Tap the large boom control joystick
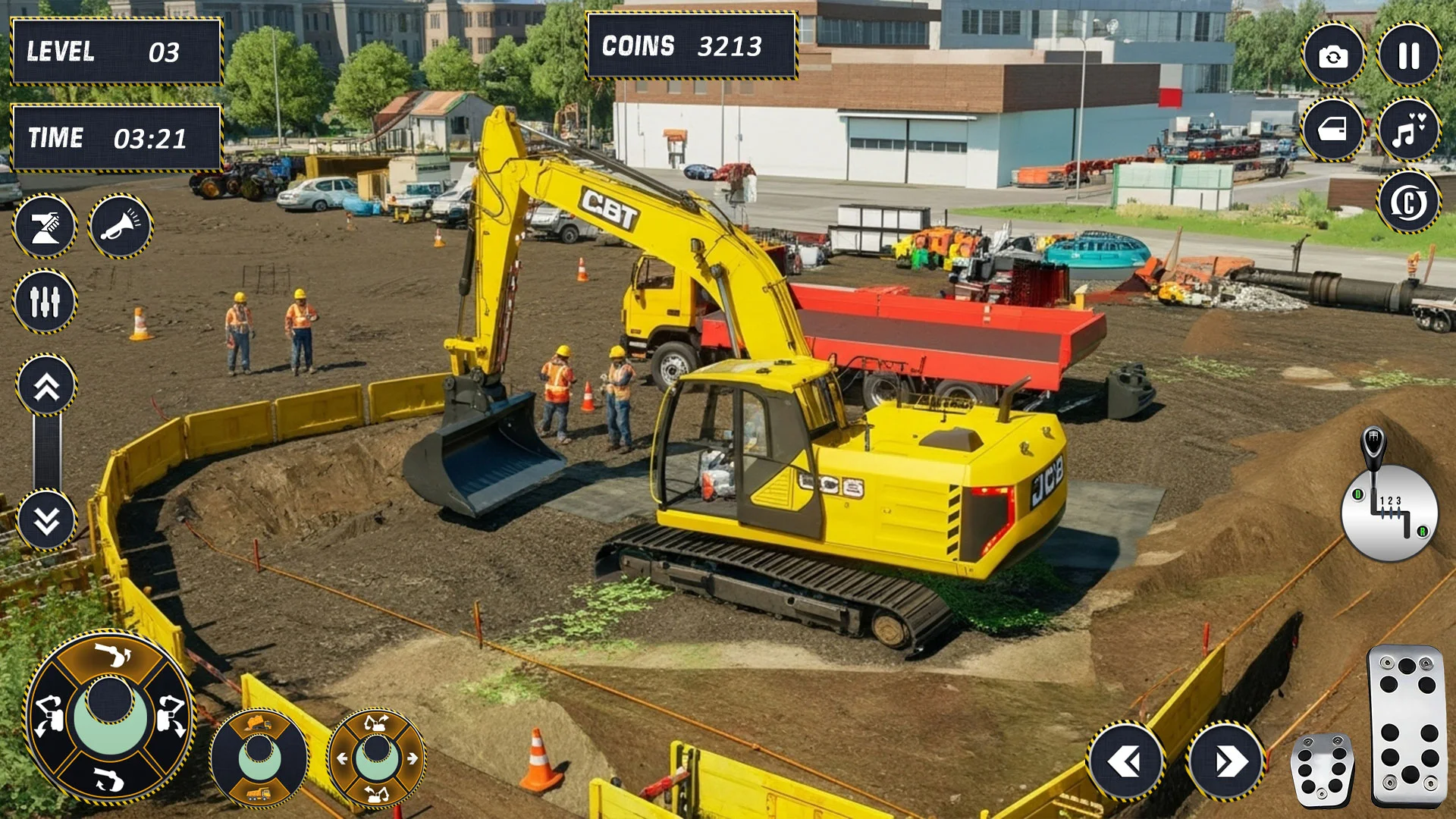1456x819 pixels. (x=110, y=717)
